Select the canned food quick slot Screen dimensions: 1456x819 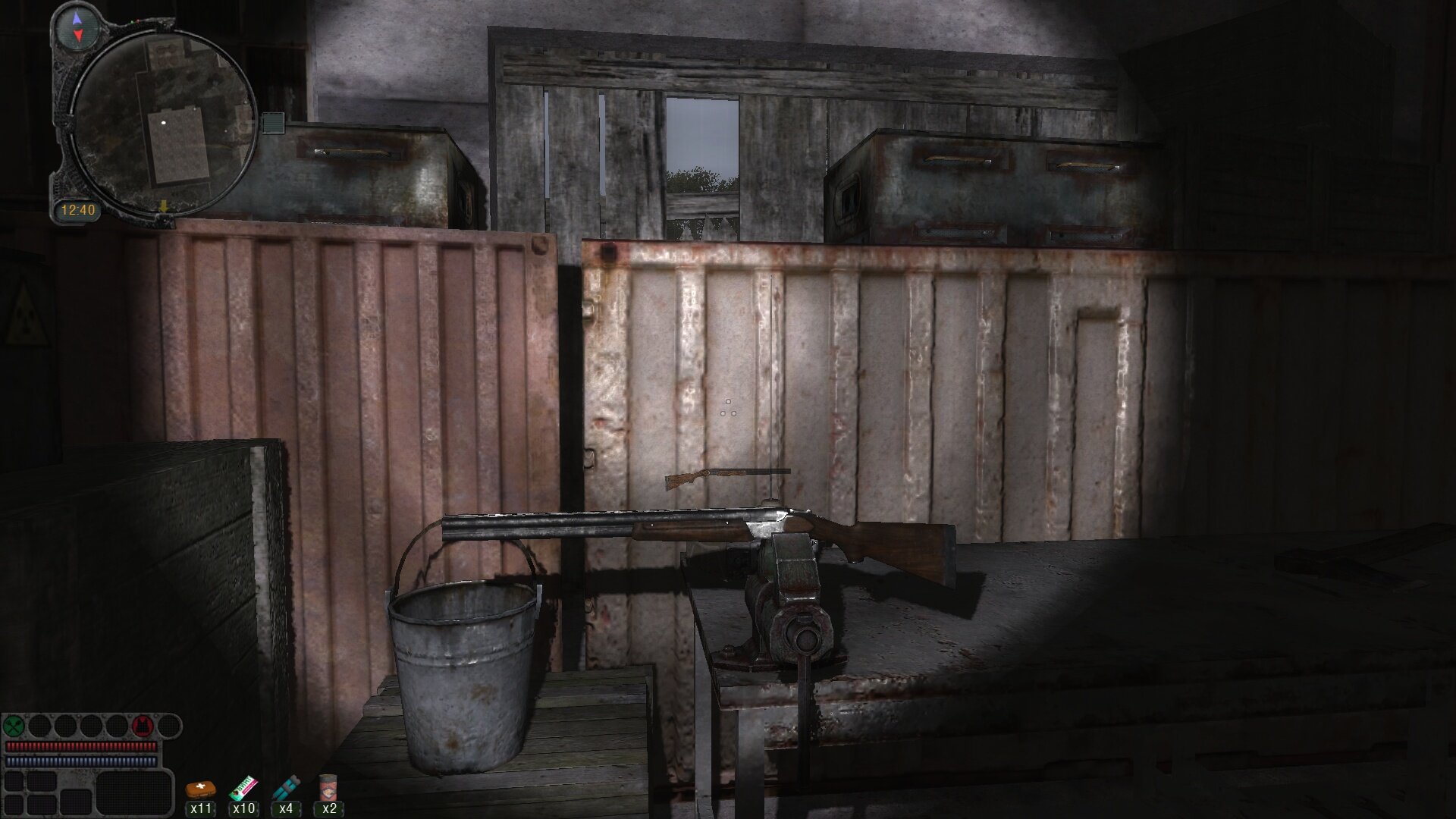tap(328, 789)
